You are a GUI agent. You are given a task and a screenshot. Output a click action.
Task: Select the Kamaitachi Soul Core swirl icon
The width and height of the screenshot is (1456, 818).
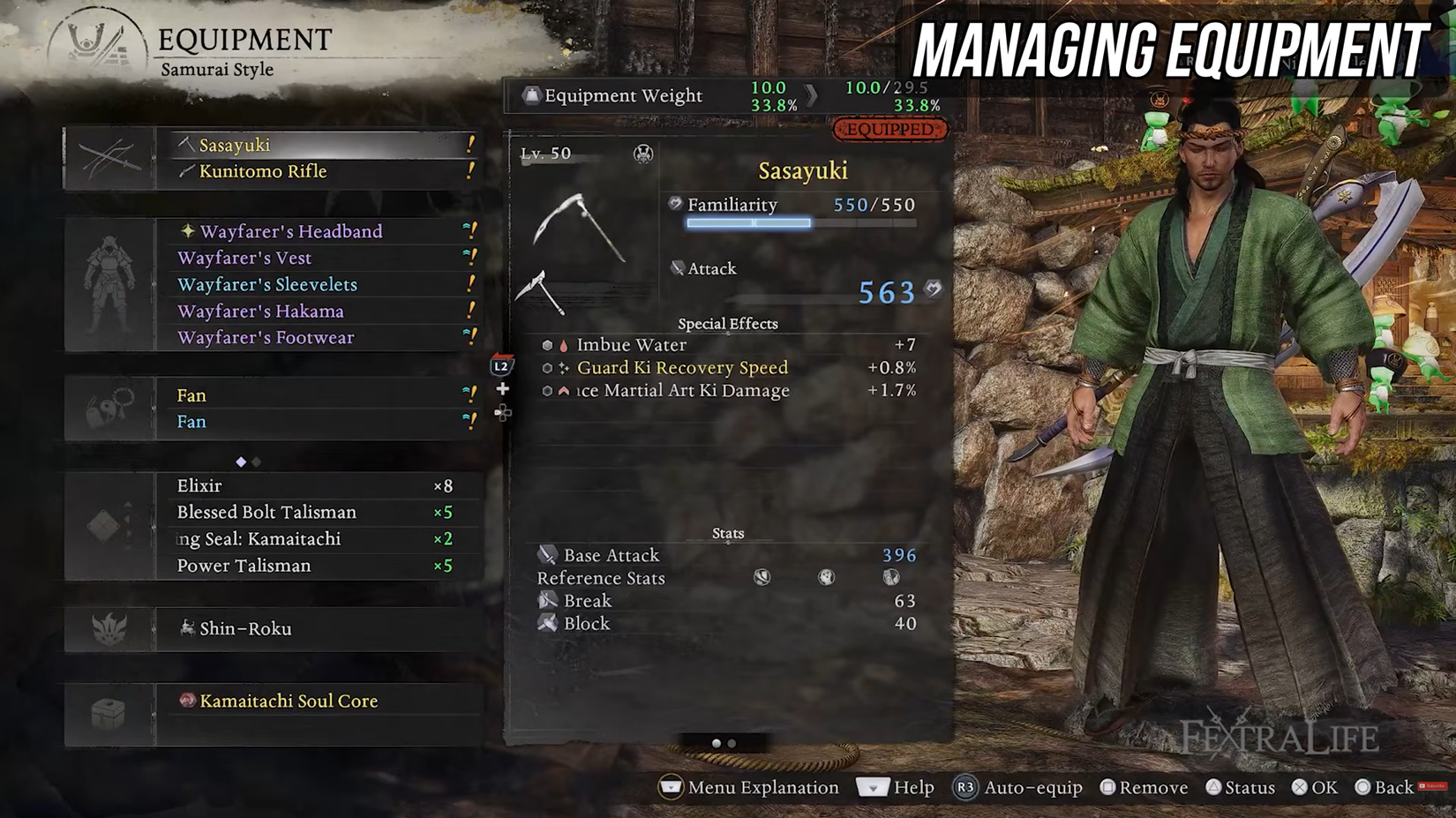(x=188, y=701)
